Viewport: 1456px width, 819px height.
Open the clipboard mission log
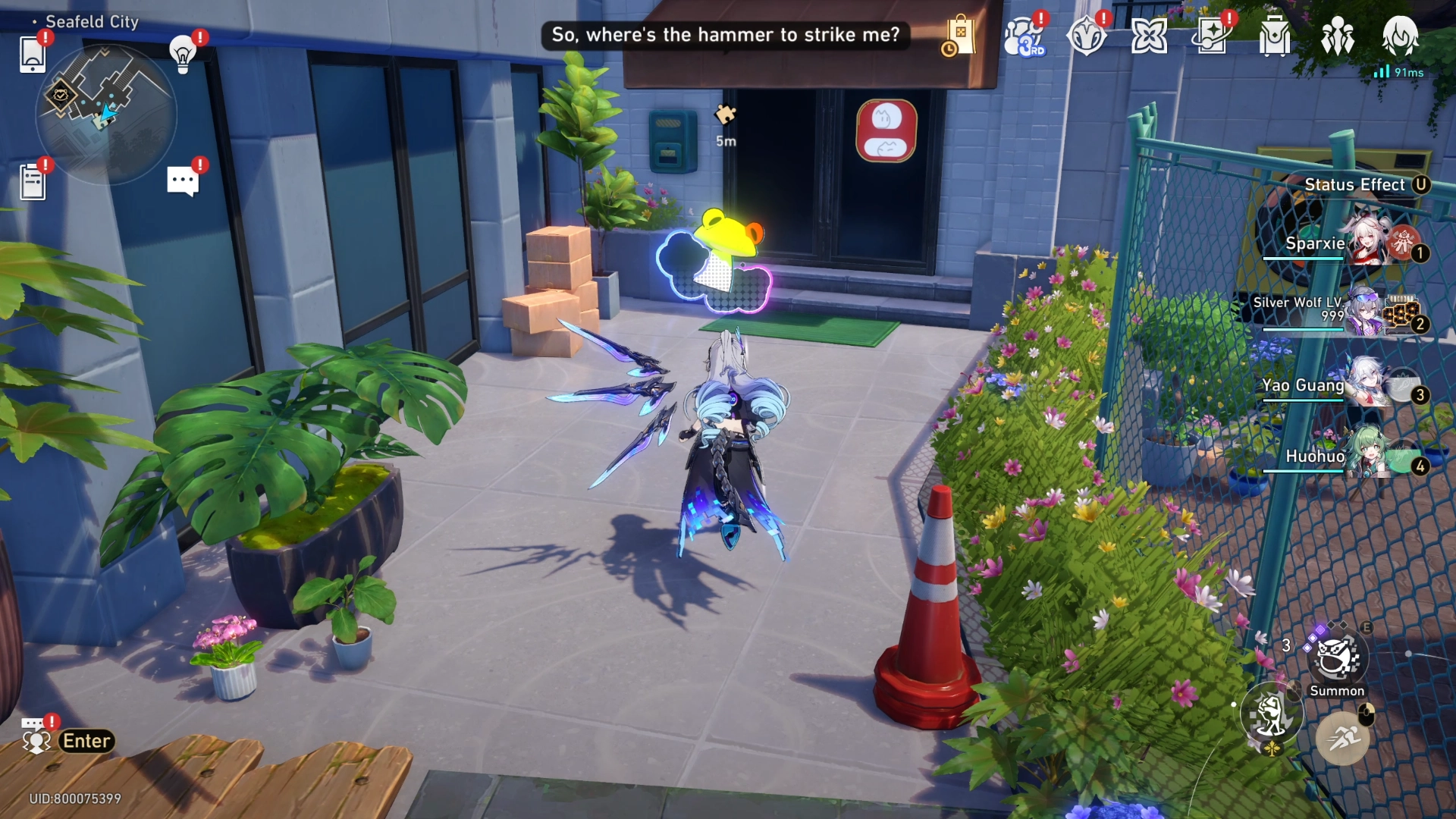point(33,182)
